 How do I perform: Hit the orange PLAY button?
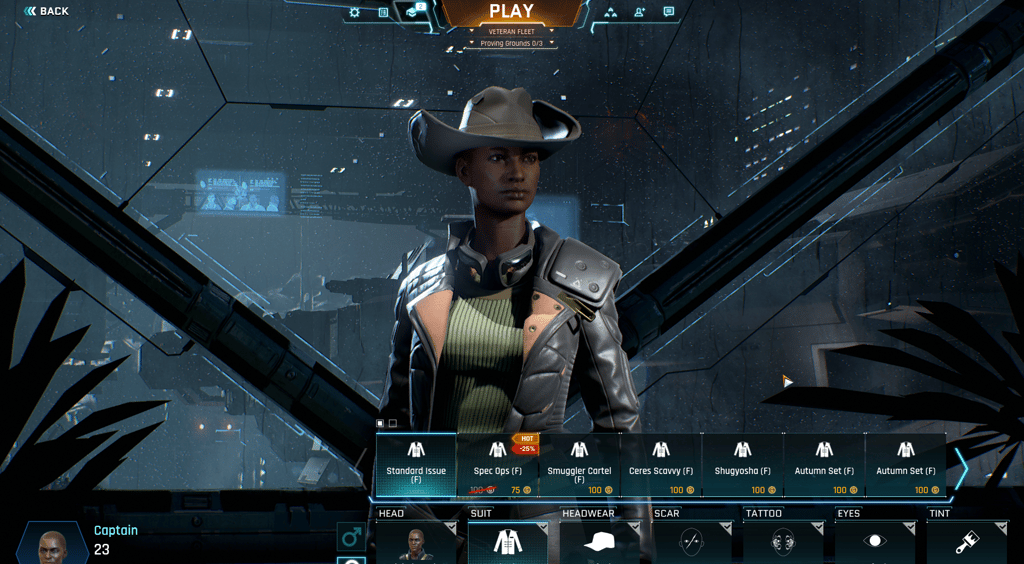coord(511,12)
